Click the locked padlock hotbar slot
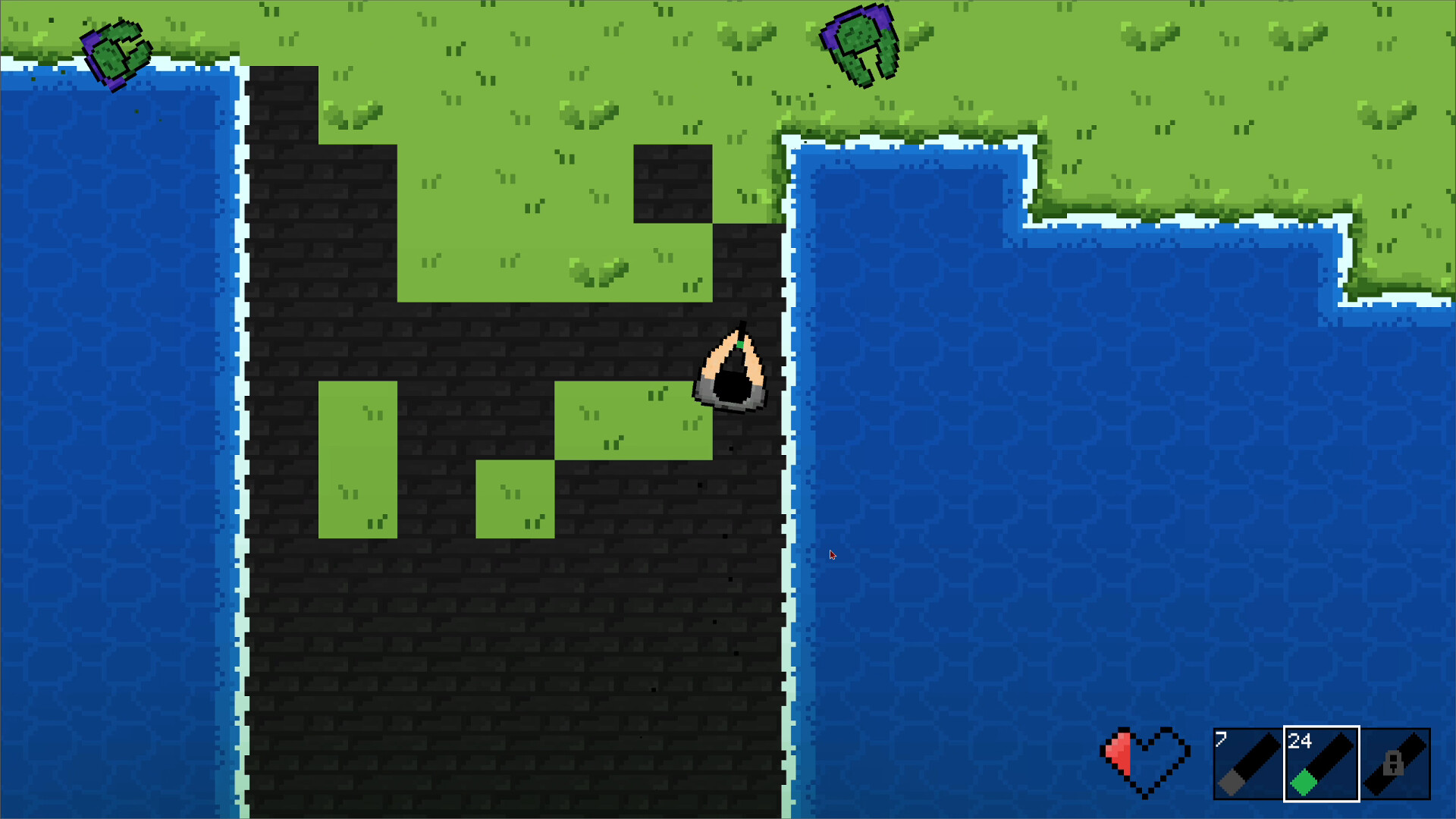 (x=1395, y=764)
